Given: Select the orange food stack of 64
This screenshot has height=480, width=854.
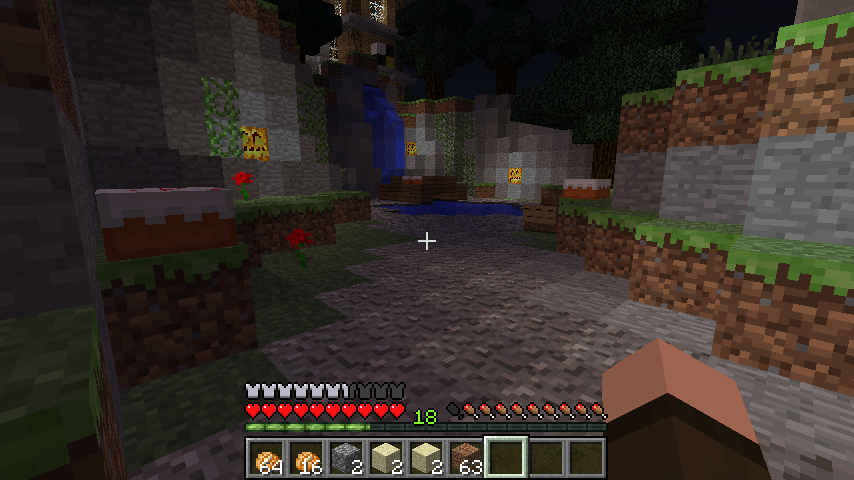Looking at the screenshot, I should point(267,458).
